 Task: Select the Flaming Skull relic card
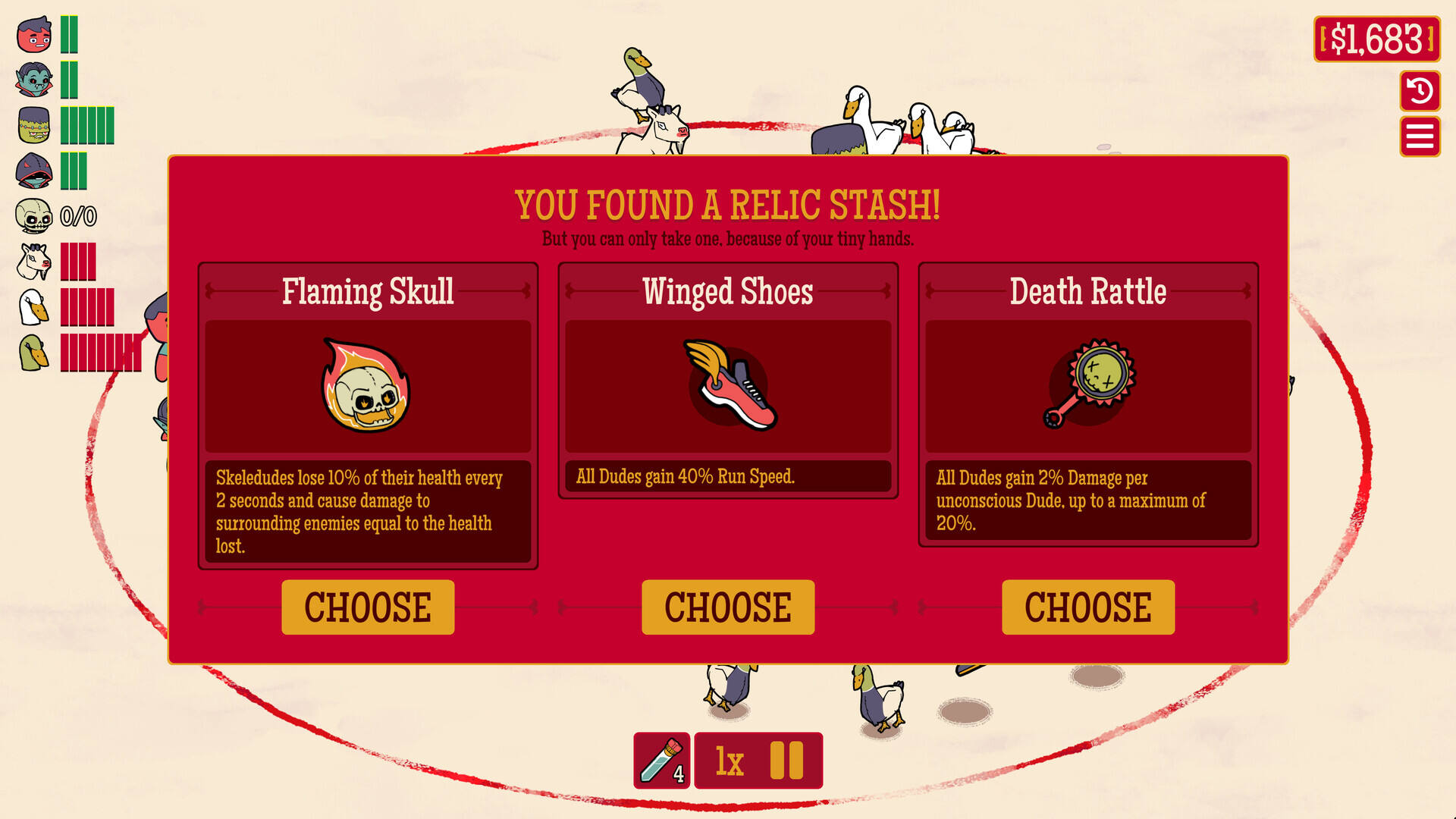point(368,387)
